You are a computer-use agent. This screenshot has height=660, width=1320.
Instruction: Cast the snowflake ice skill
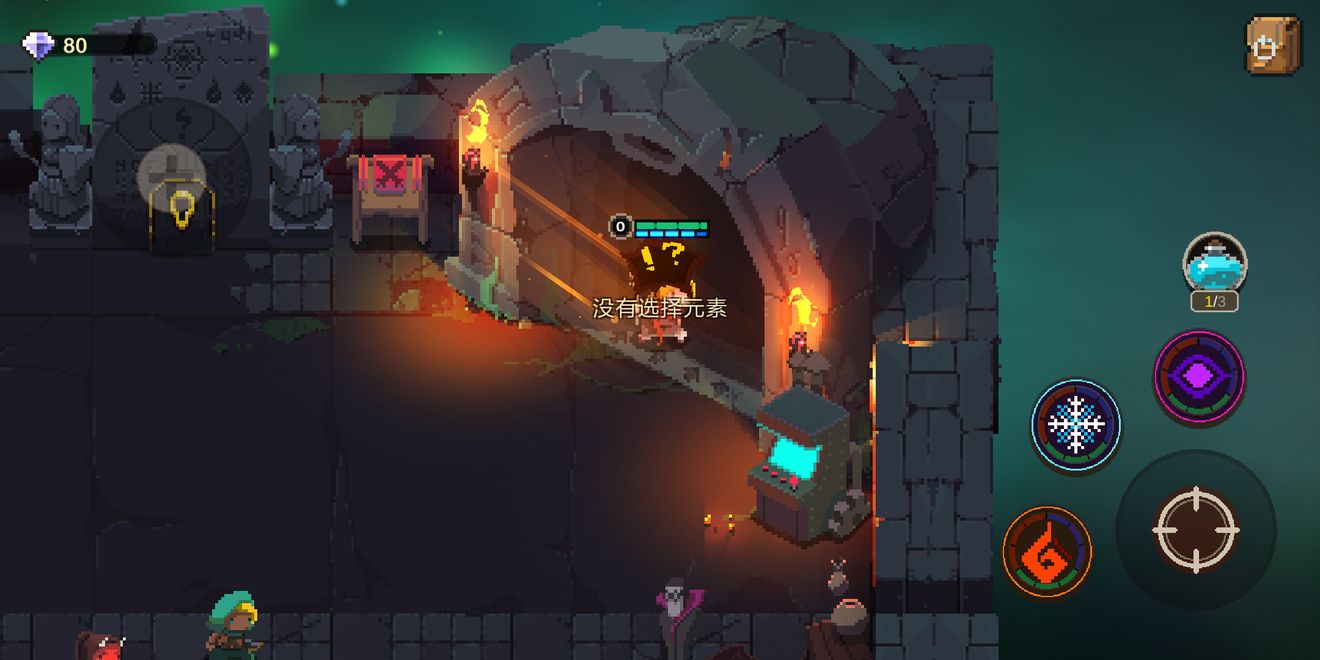(1076, 425)
